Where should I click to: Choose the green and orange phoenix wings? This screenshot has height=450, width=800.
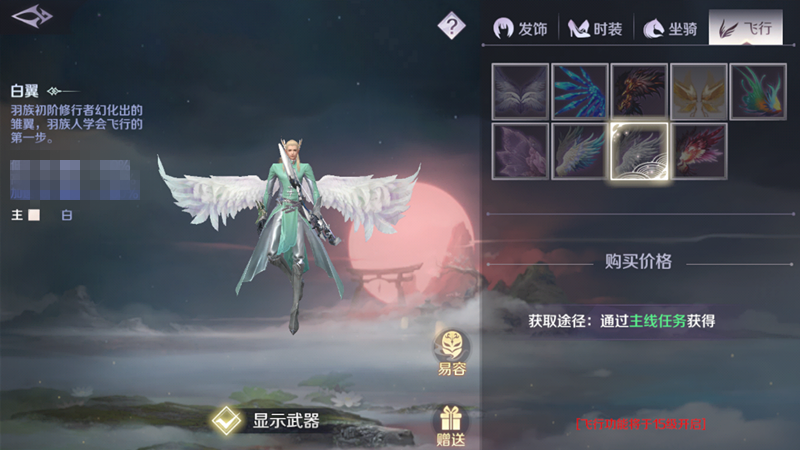click(x=759, y=92)
